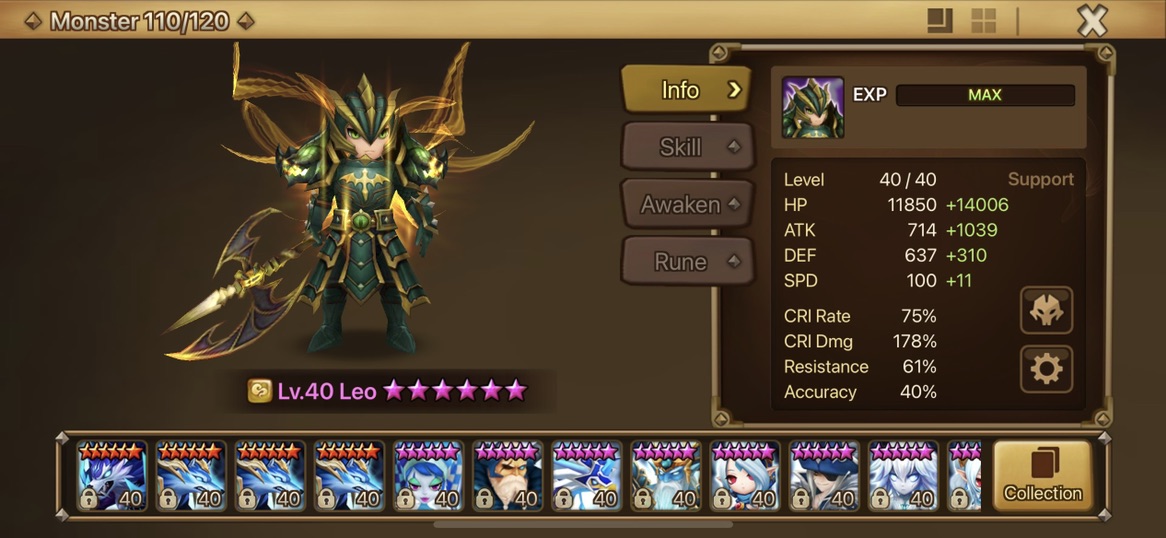Image resolution: width=1166 pixels, height=538 pixels.
Task: Switch to the four-square grid view
Action: click(984, 21)
